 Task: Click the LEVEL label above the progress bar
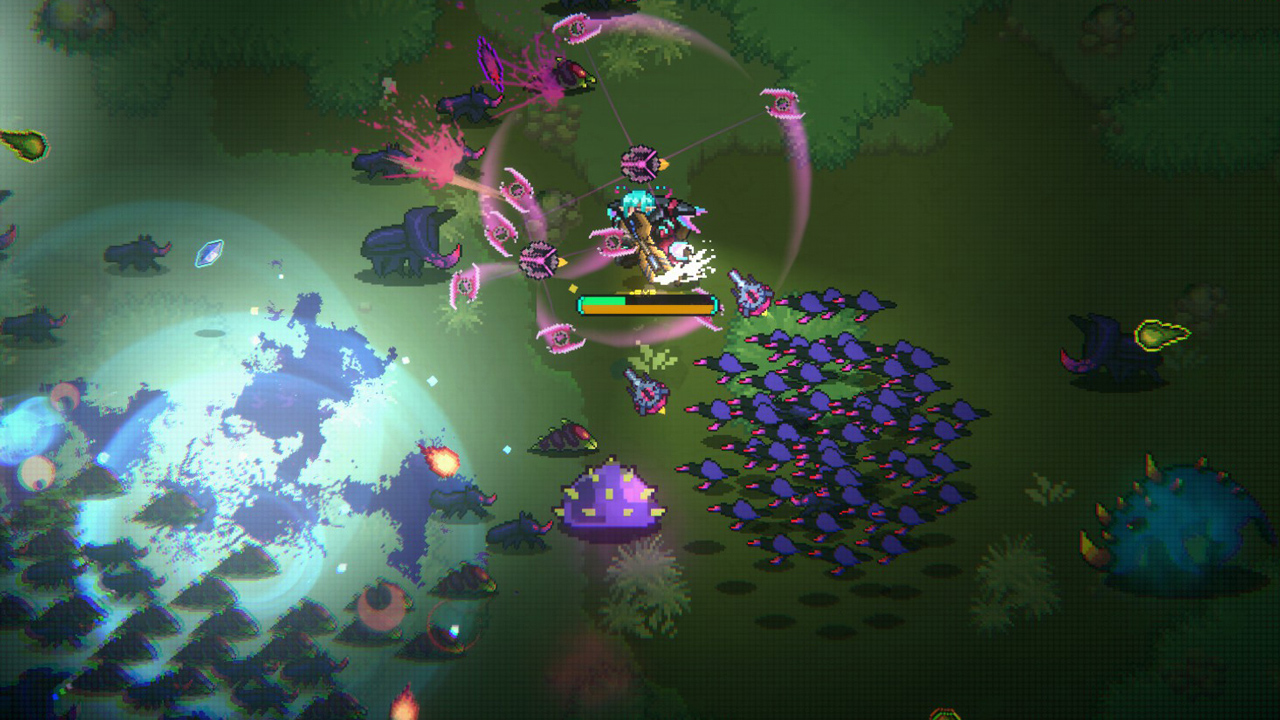click(x=642, y=291)
